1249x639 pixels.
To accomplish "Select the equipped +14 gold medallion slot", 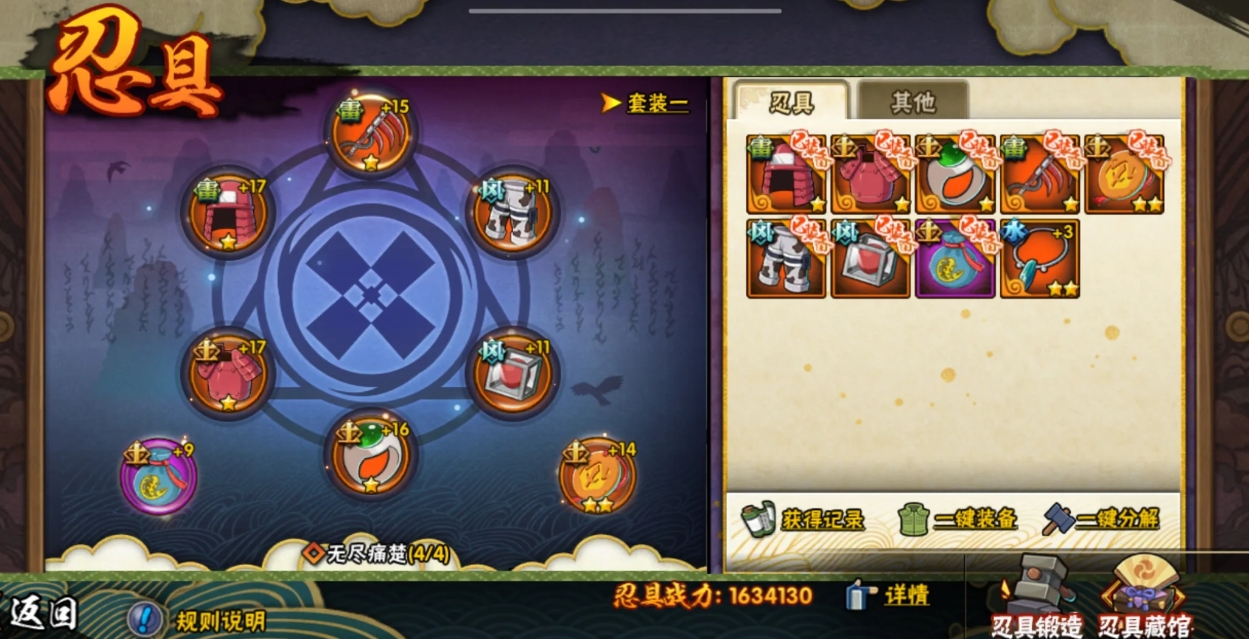I will tap(598, 476).
